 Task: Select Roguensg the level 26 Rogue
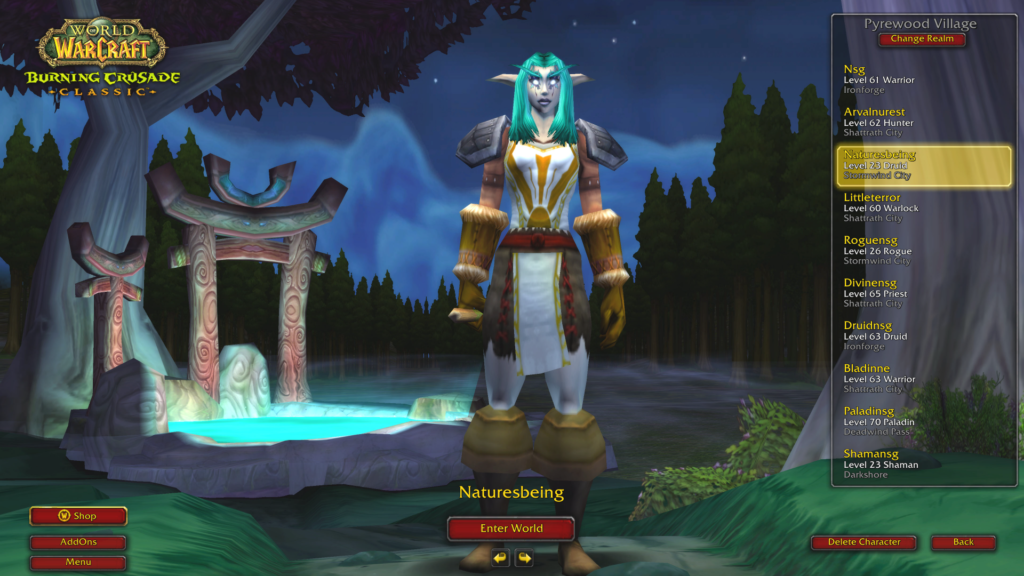[x=923, y=251]
